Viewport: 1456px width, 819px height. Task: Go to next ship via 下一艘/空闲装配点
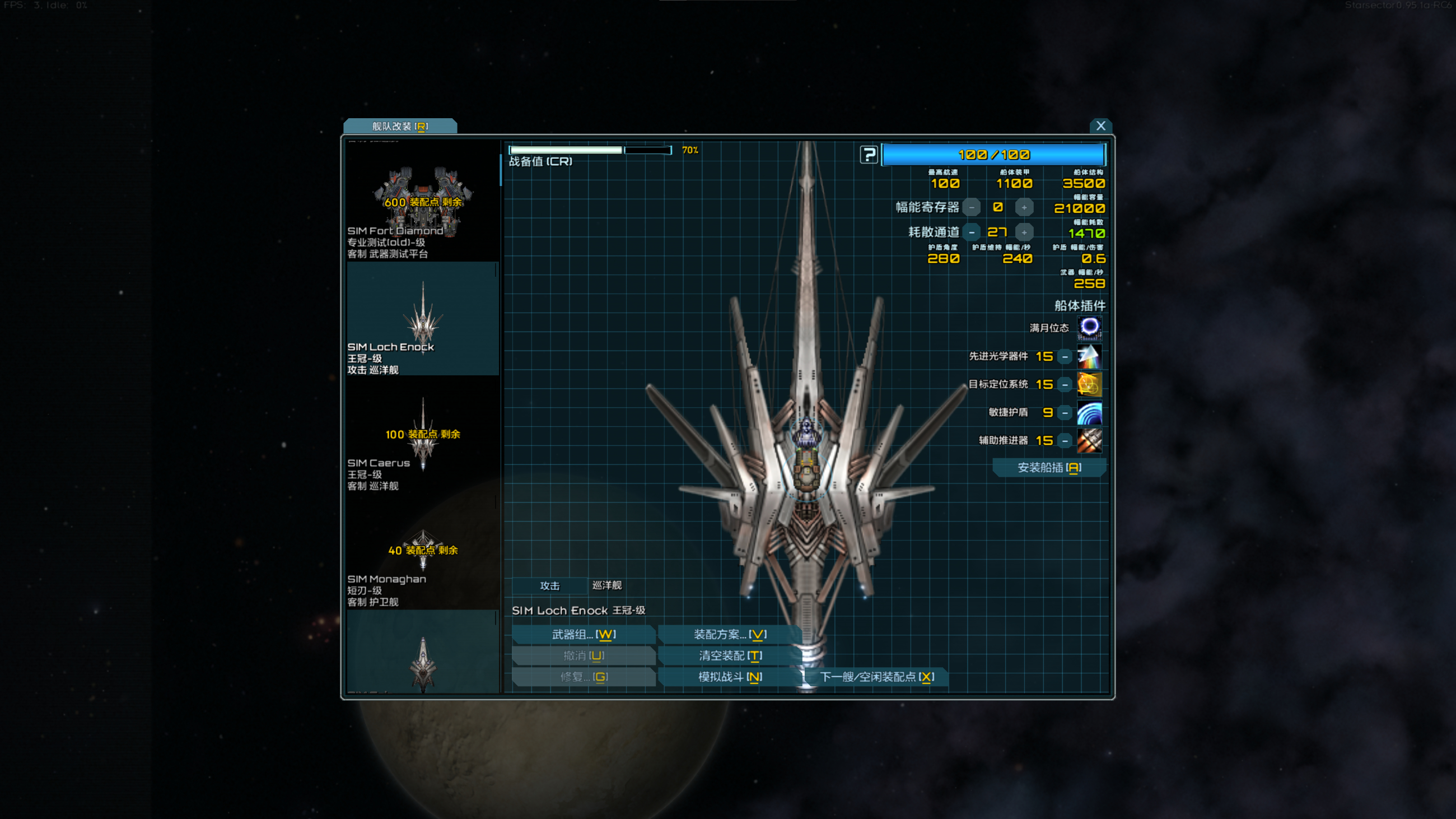876,677
